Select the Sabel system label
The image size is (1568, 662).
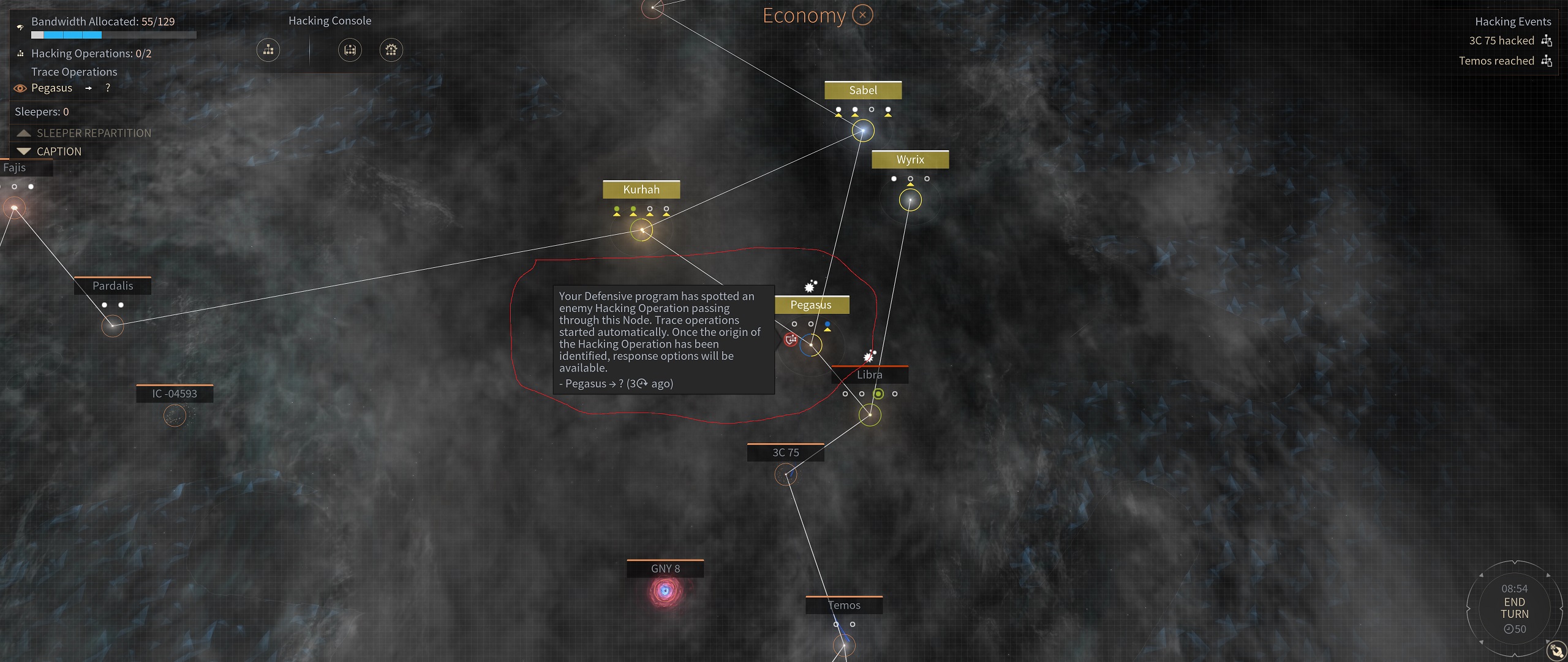point(862,91)
